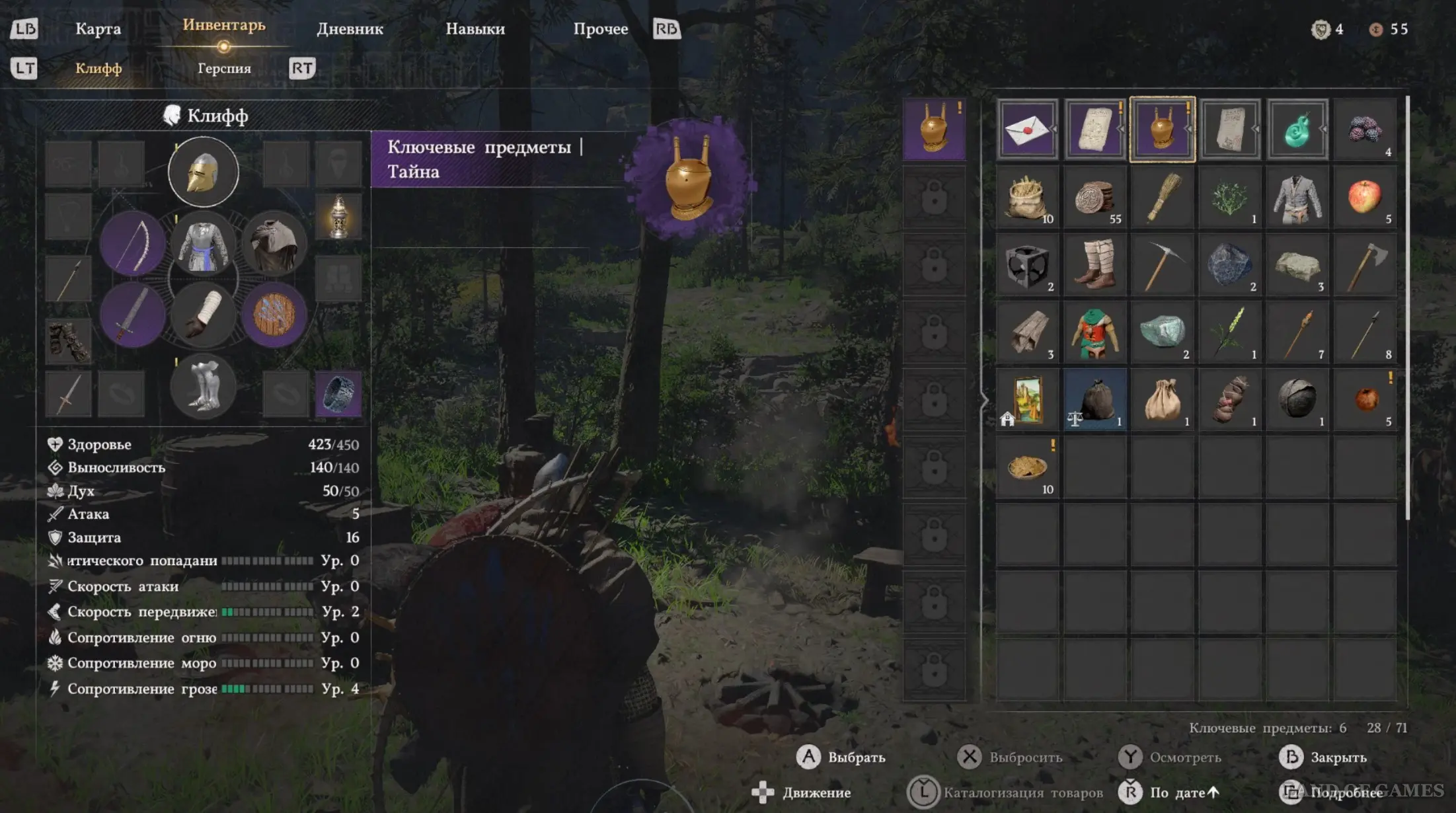Switch to the Дневник tab
Screen dimensions: 1456x813
(x=350, y=29)
